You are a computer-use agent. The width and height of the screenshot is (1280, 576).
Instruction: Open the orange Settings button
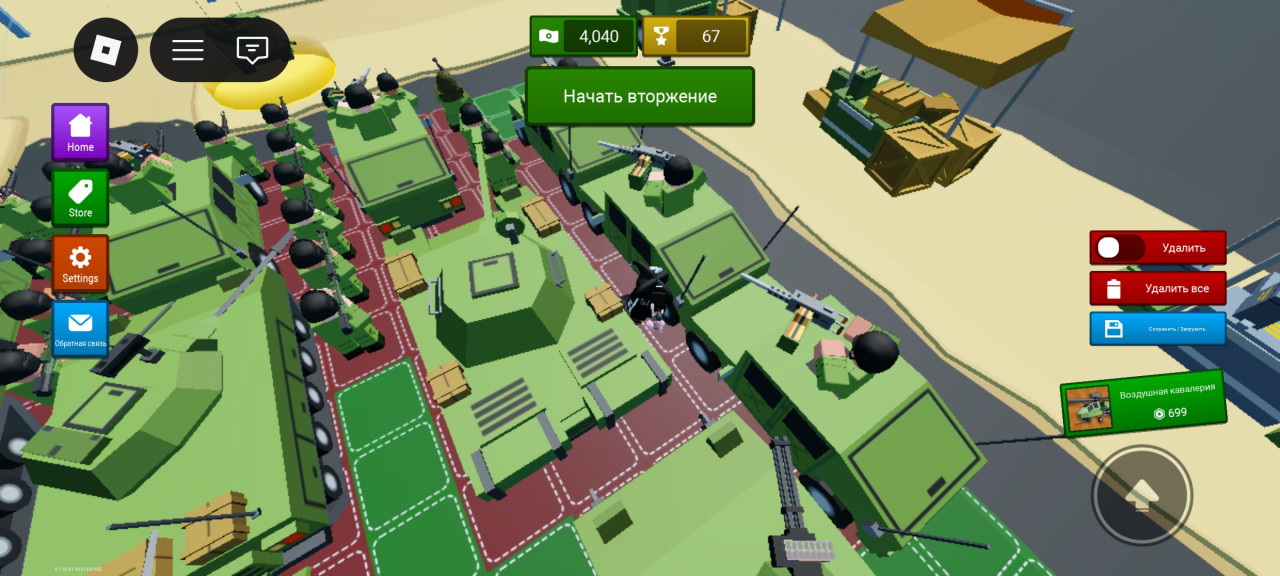click(x=80, y=264)
